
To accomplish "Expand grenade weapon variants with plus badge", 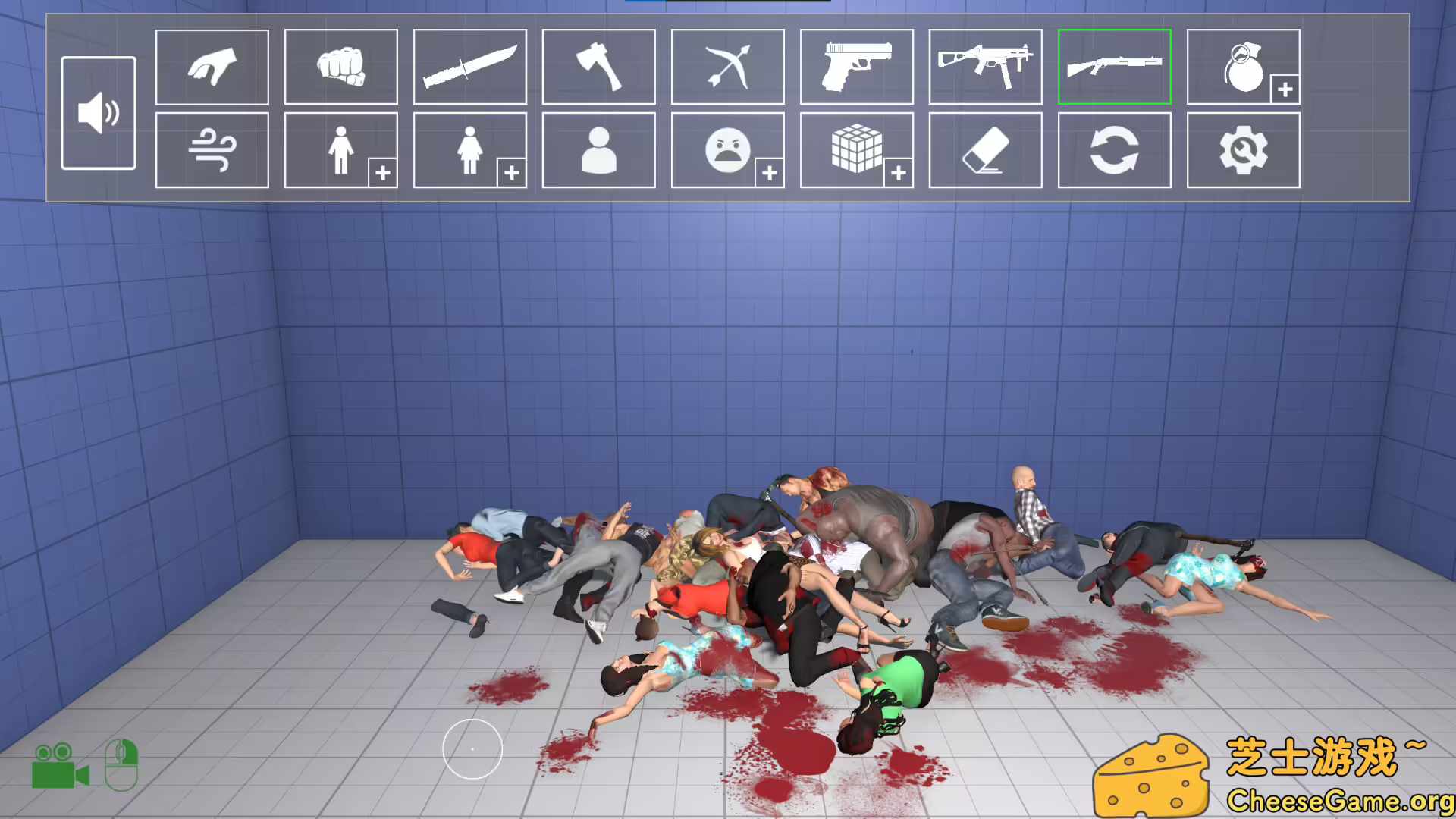I will click(1285, 89).
